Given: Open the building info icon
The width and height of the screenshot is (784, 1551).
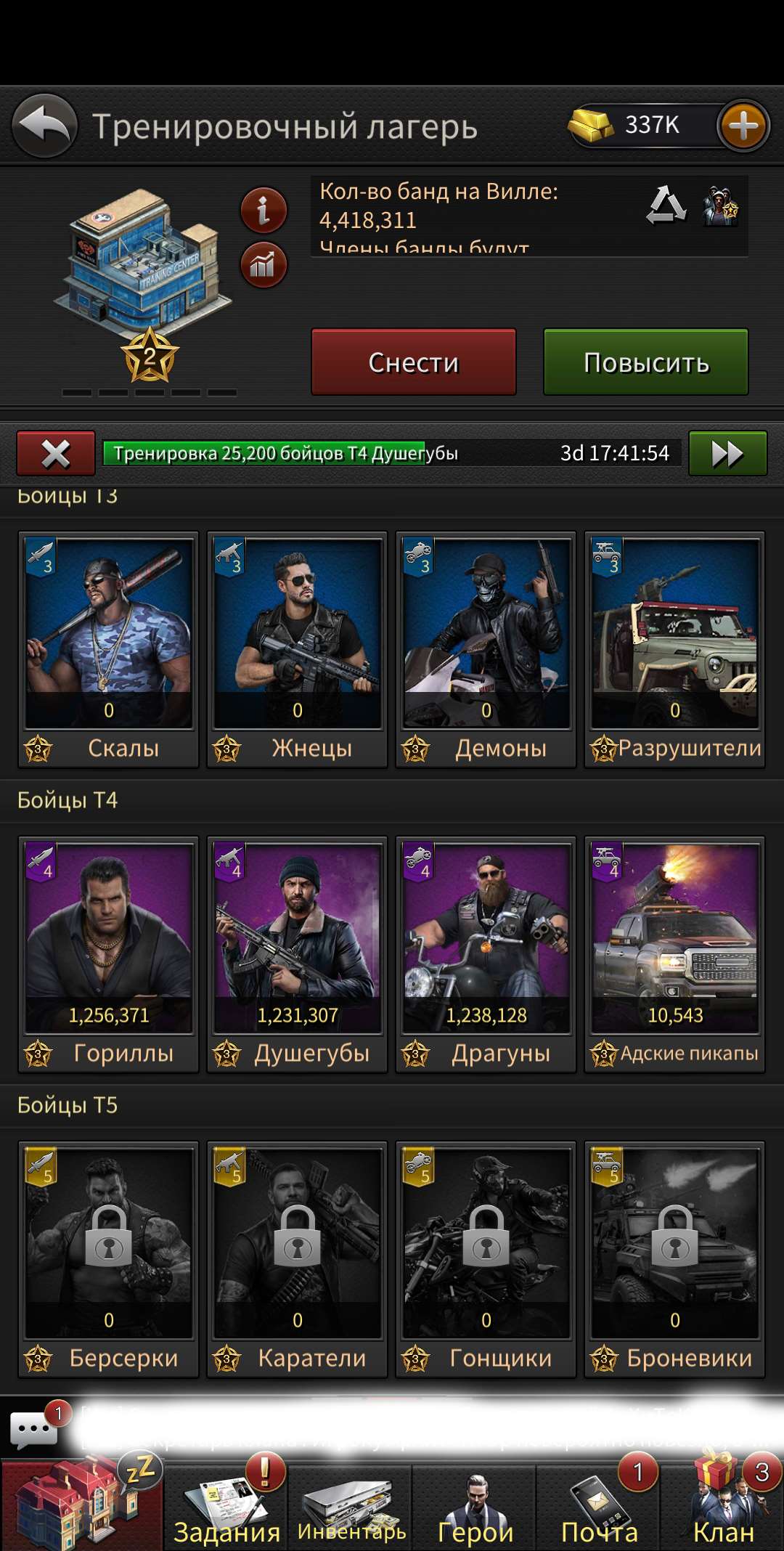Looking at the screenshot, I should click(264, 211).
